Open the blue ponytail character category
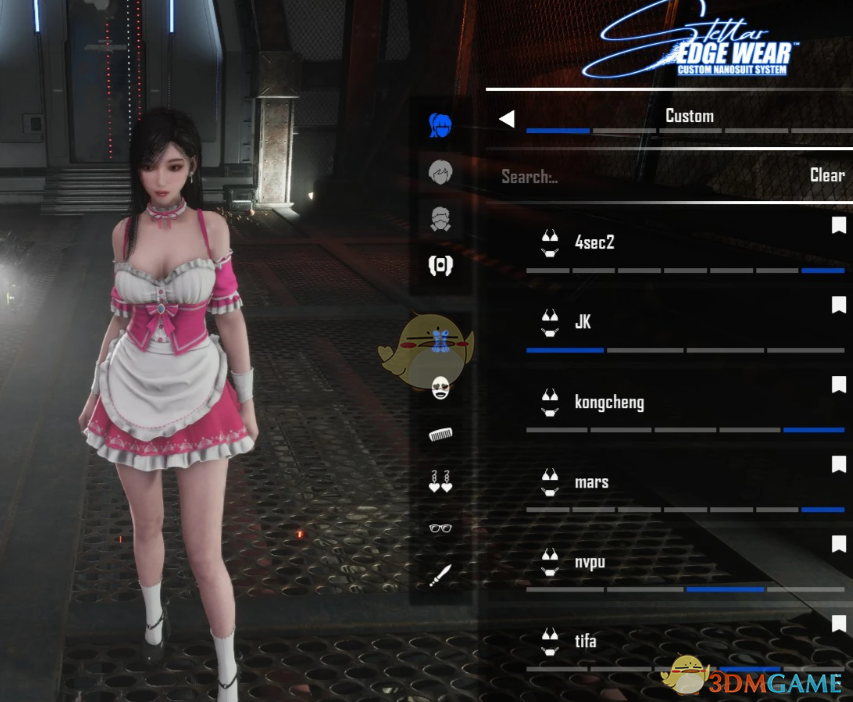This screenshot has width=853, height=702. pyautogui.click(x=440, y=126)
